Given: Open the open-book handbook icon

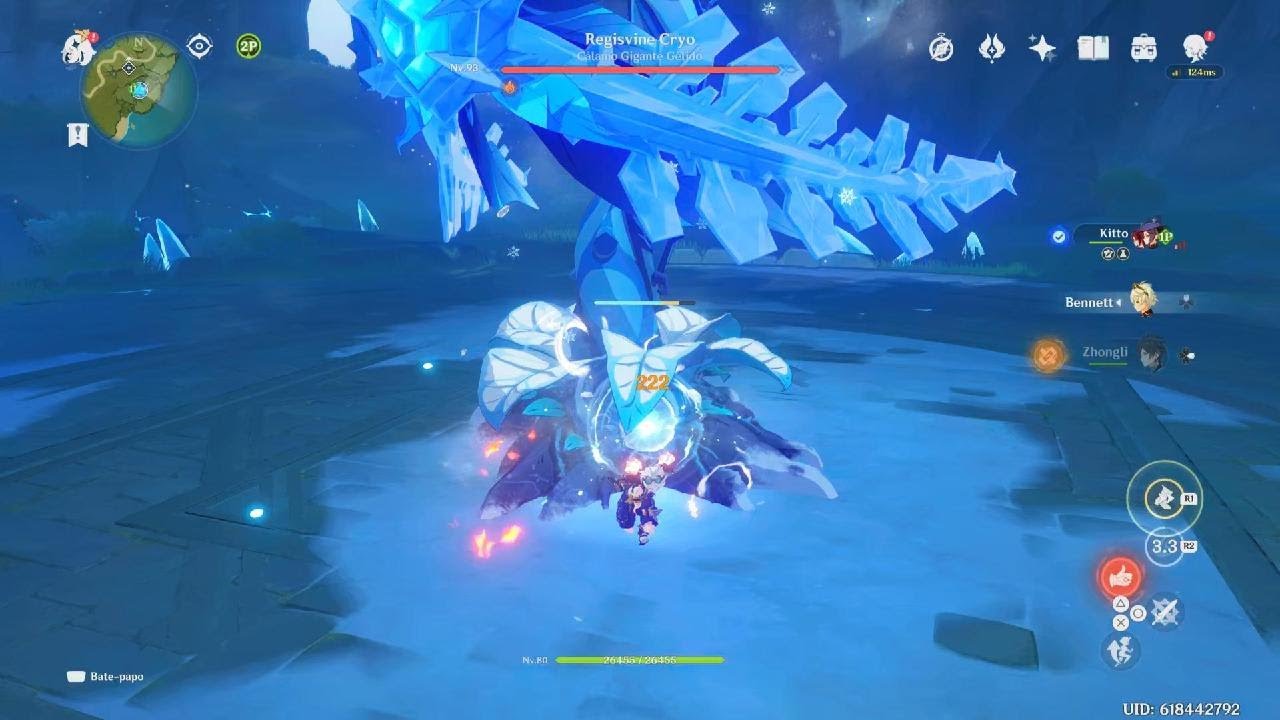Looking at the screenshot, I should 1093,48.
